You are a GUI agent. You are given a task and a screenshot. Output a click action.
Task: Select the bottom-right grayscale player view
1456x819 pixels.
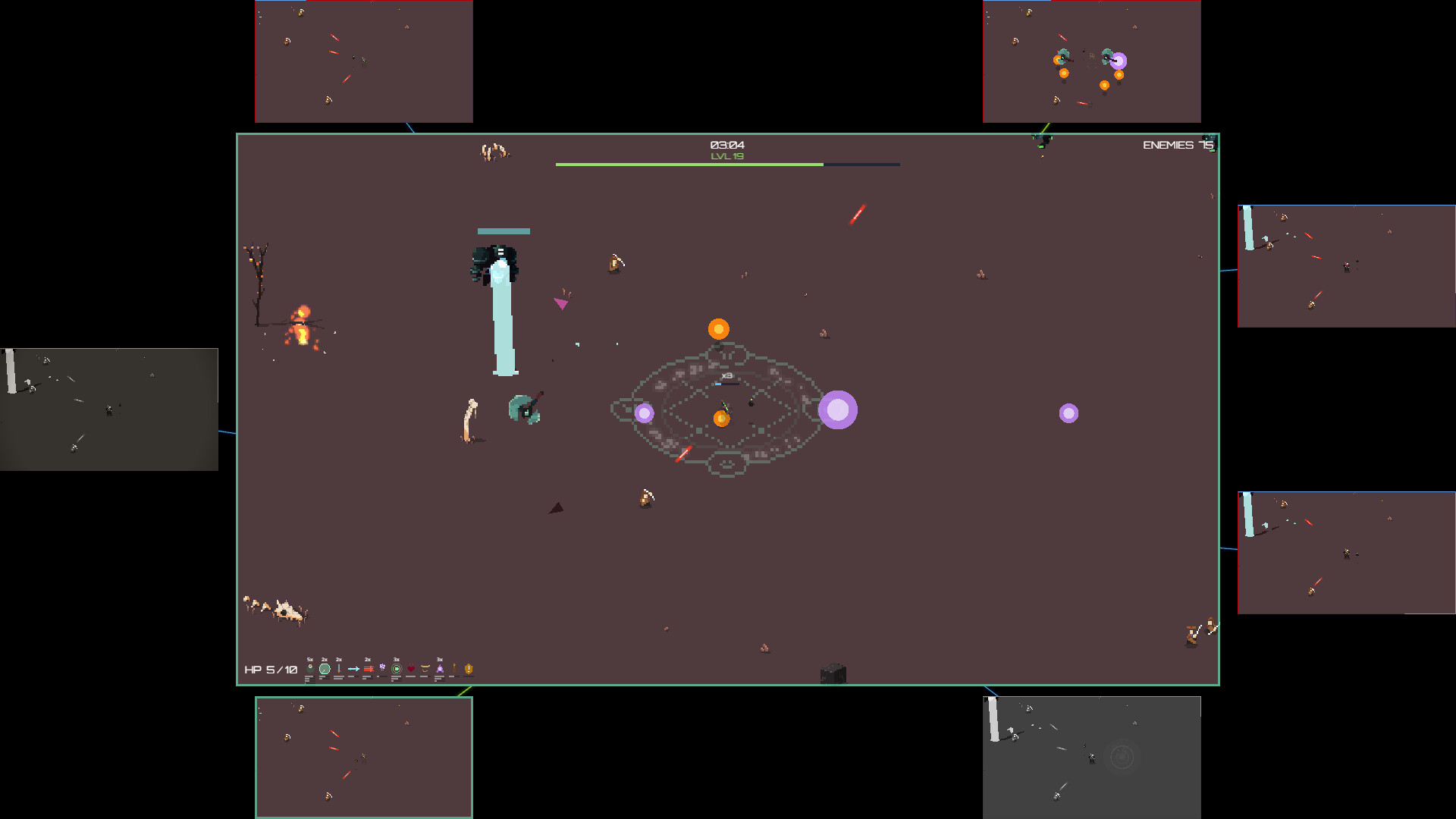click(1090, 758)
